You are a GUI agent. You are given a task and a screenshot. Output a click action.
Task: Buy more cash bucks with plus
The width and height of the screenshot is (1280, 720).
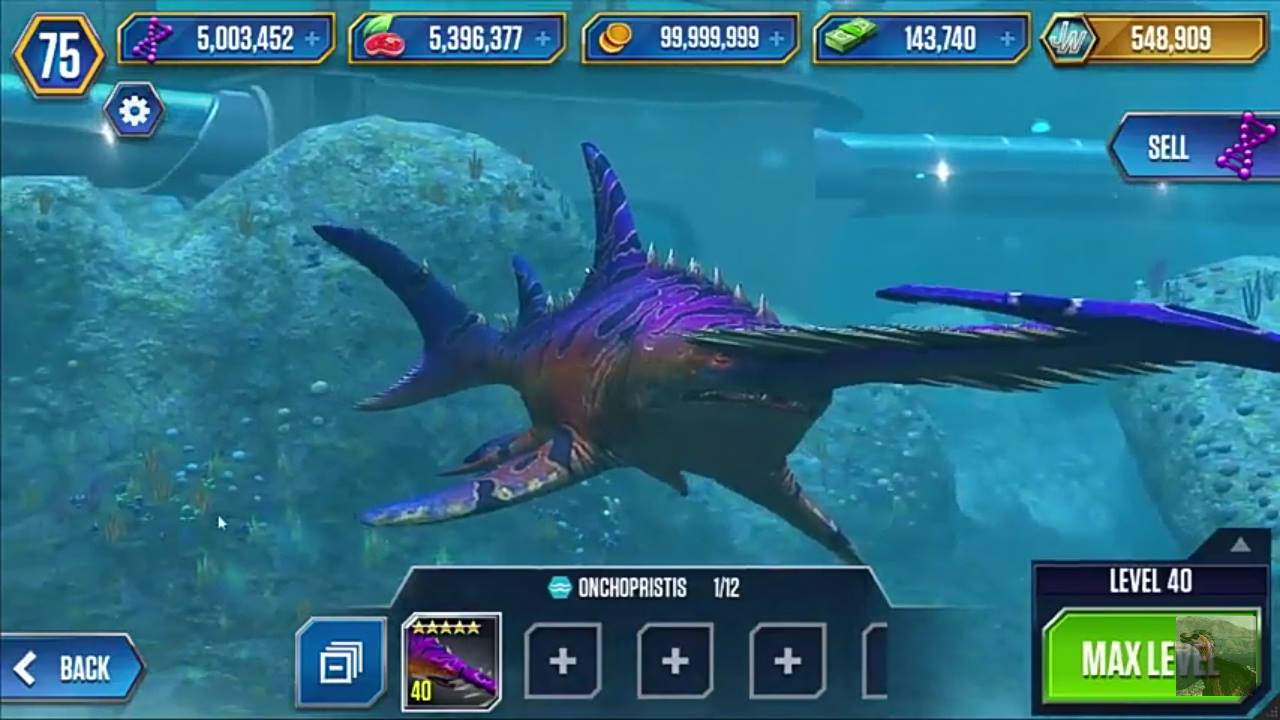[x=1007, y=39]
